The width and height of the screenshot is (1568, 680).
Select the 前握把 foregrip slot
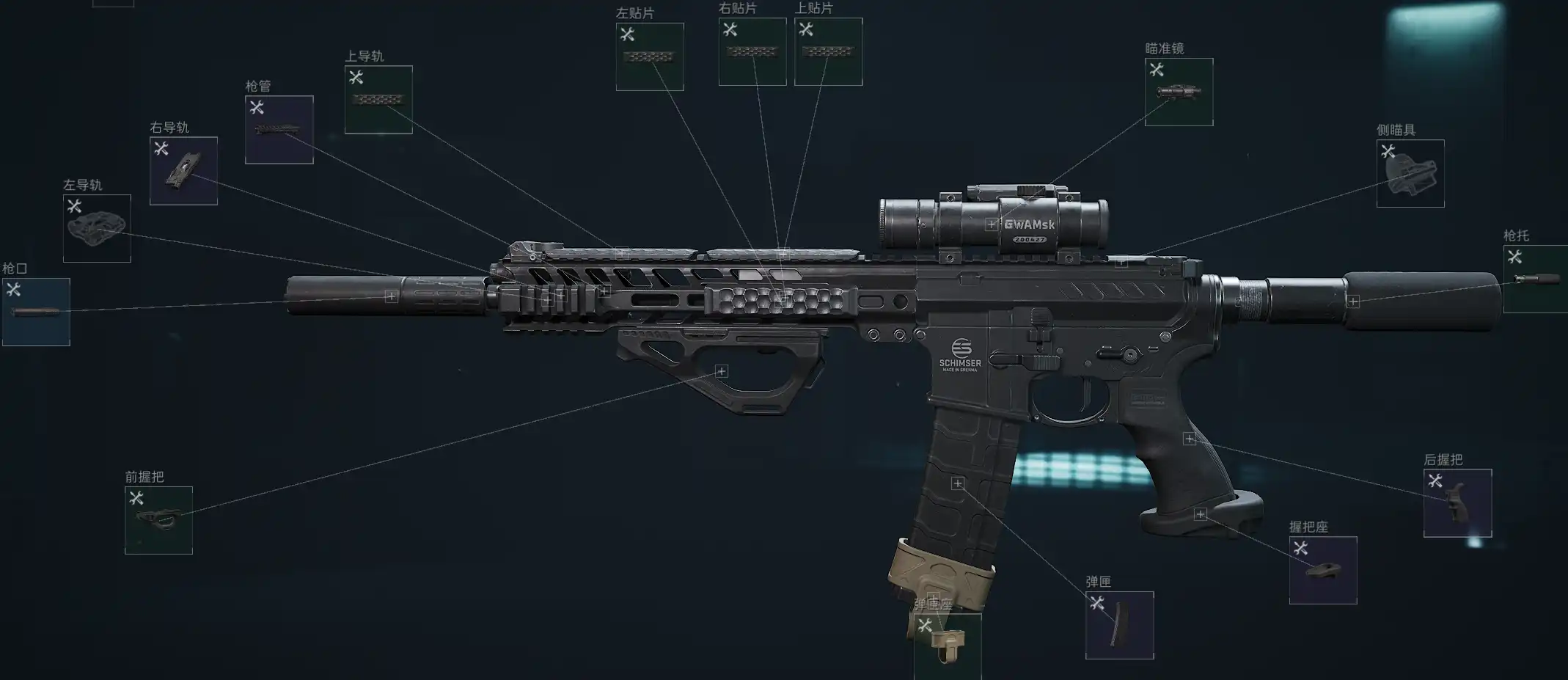(x=158, y=520)
